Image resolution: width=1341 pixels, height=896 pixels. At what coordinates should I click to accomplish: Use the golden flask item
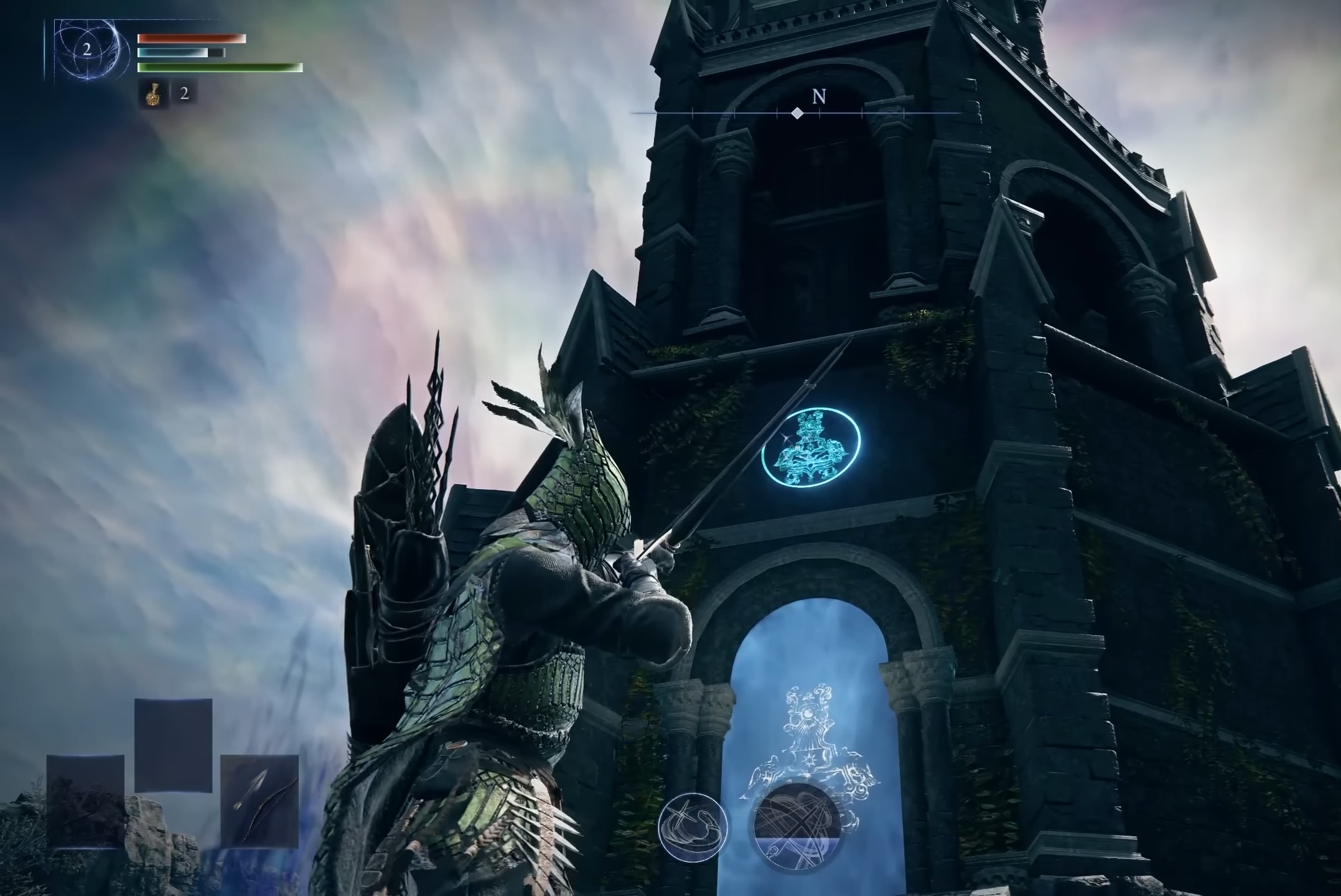(x=152, y=95)
